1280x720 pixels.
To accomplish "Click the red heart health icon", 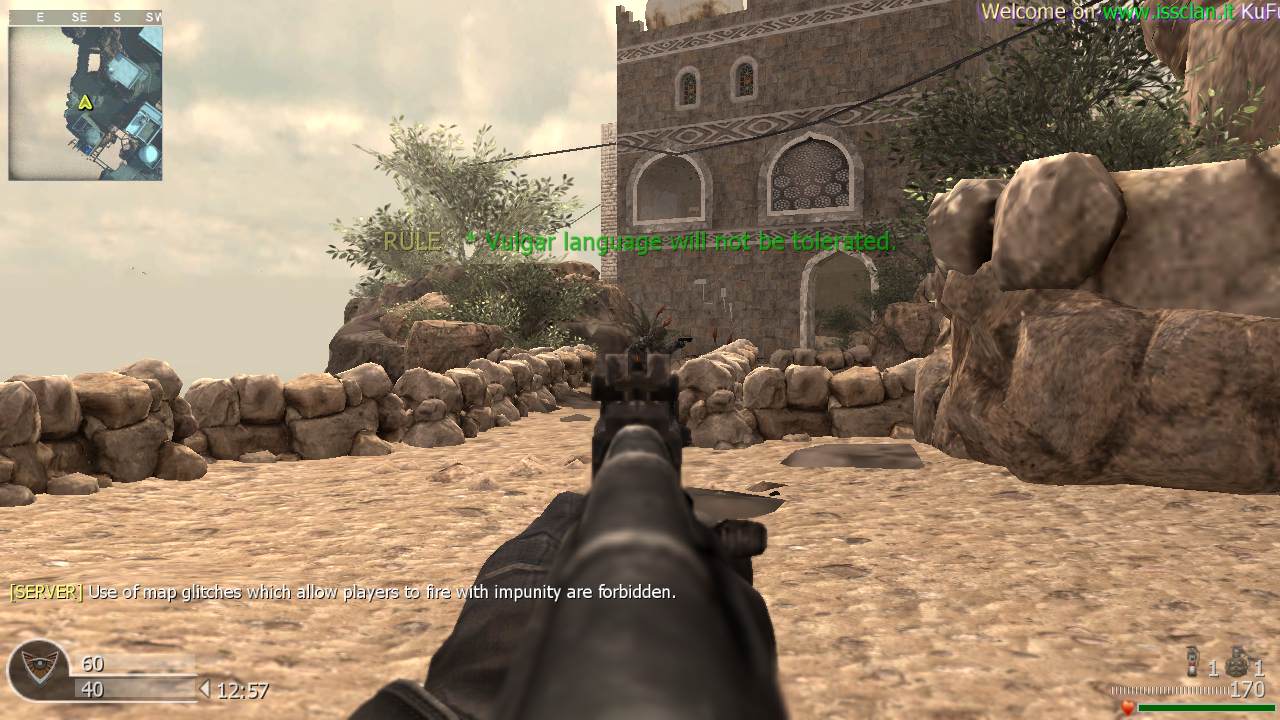I will (1127, 708).
